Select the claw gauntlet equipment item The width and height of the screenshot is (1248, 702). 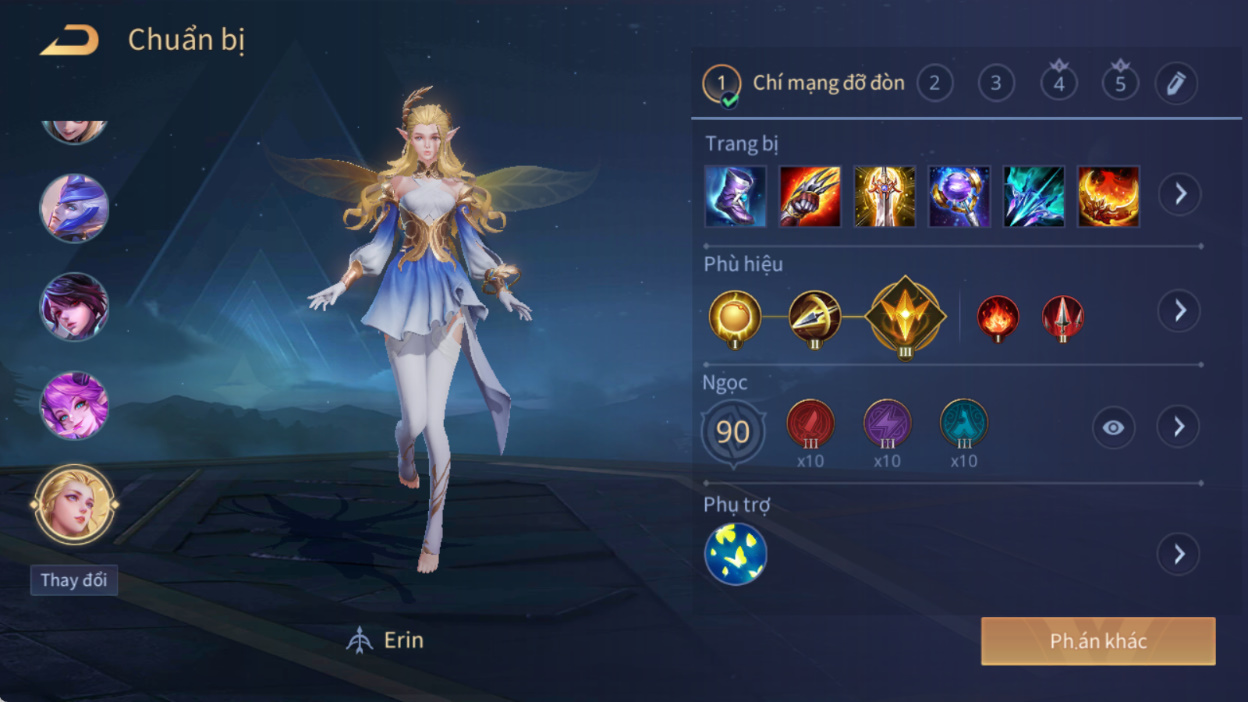[810, 196]
